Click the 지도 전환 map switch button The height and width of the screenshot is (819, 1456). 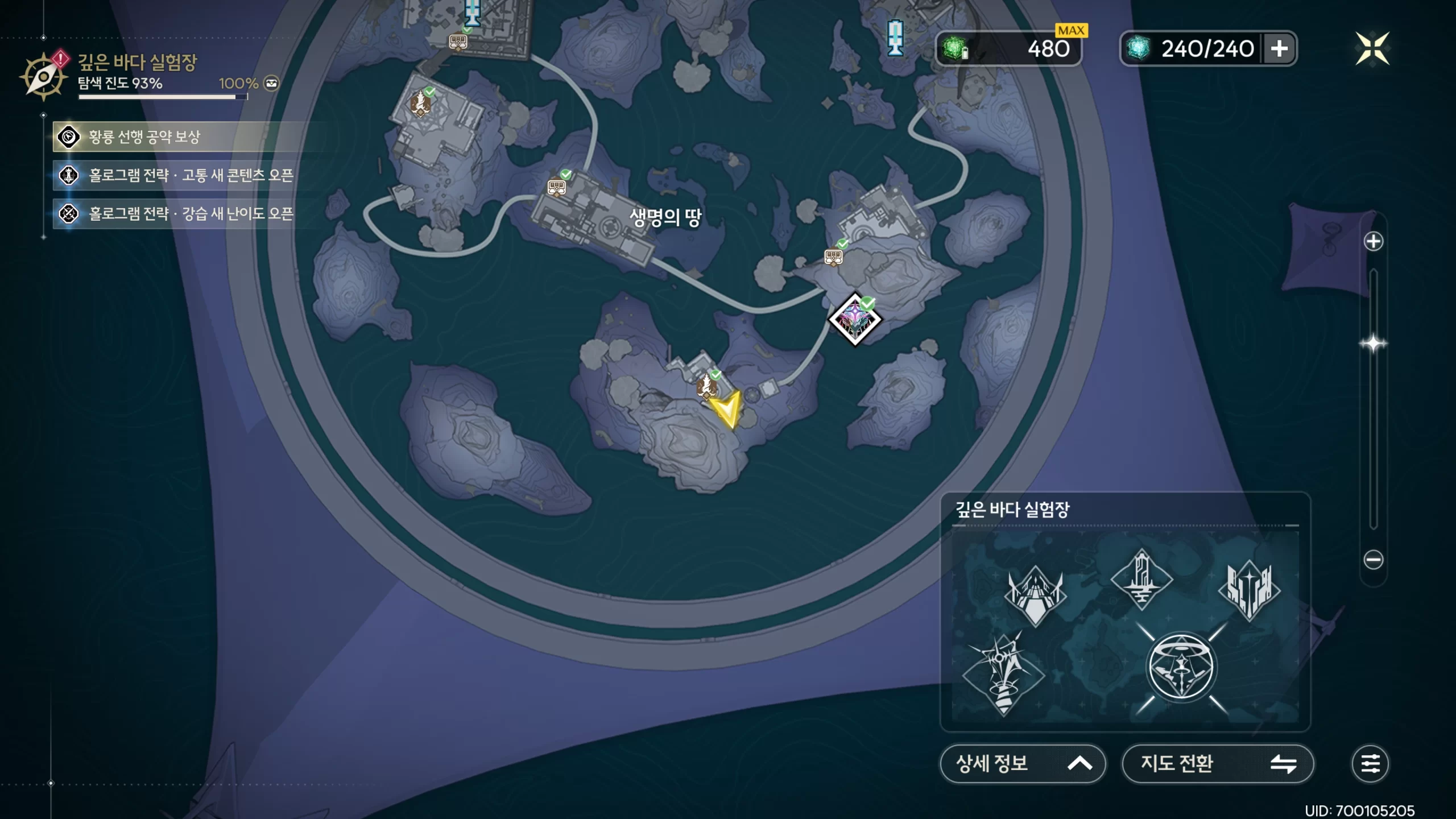click(1217, 763)
